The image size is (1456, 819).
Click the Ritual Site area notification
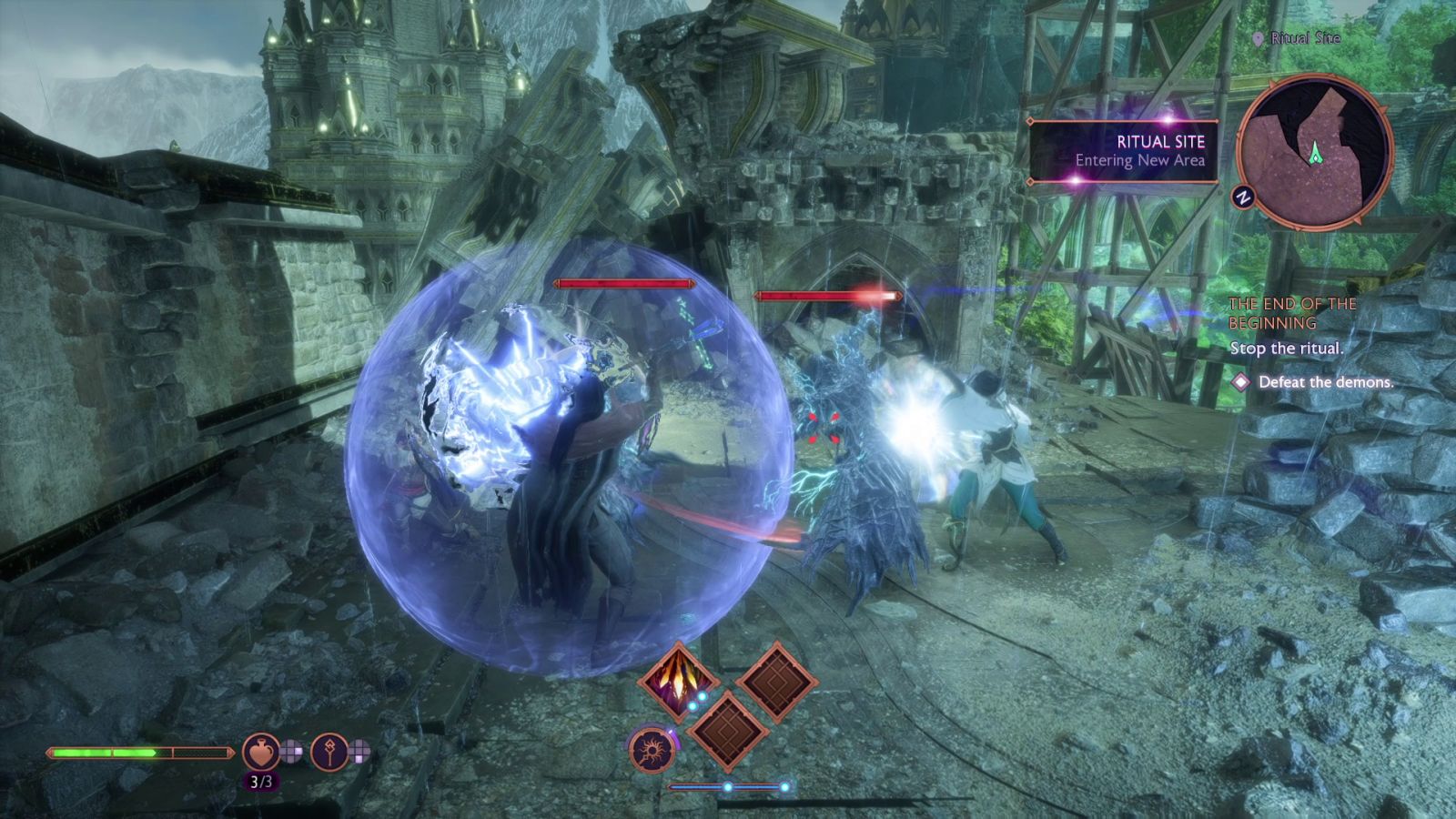[x=1125, y=151]
